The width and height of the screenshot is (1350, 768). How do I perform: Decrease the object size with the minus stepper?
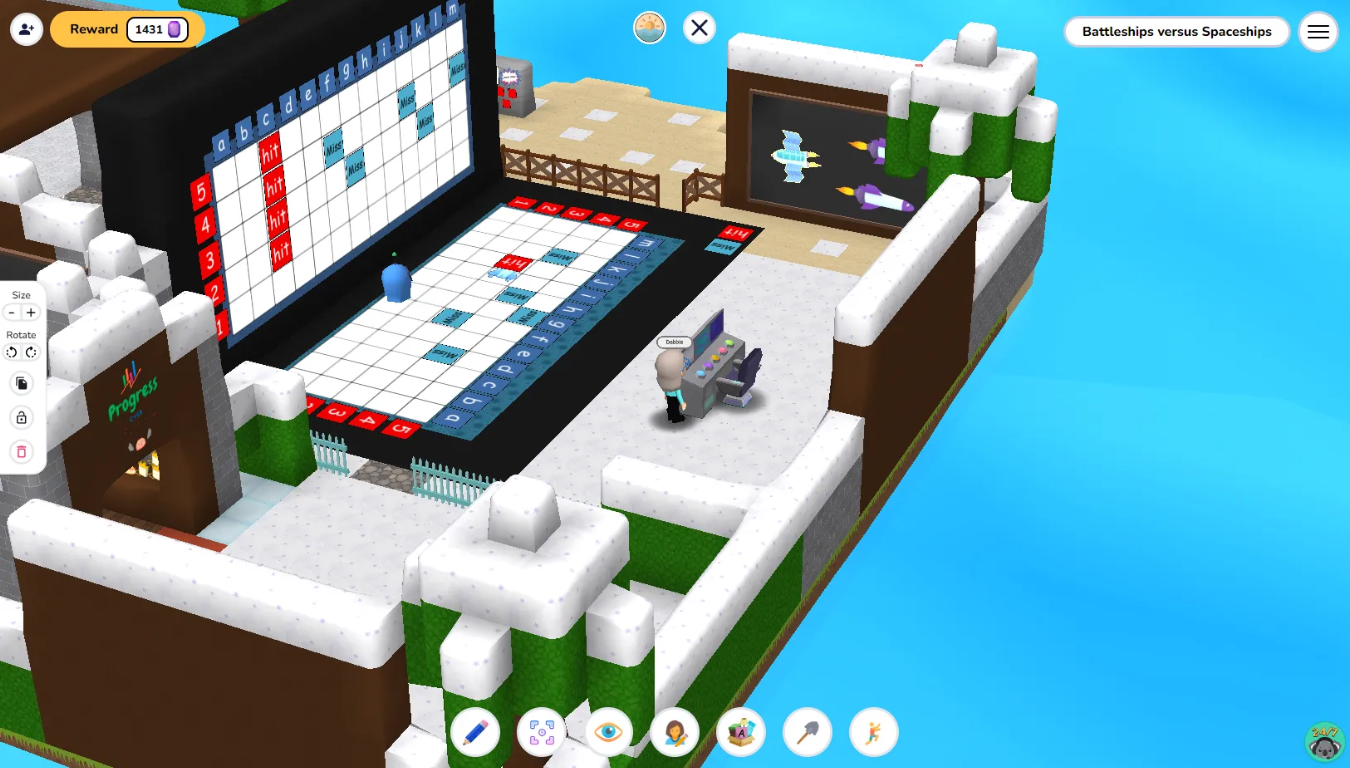[11, 312]
